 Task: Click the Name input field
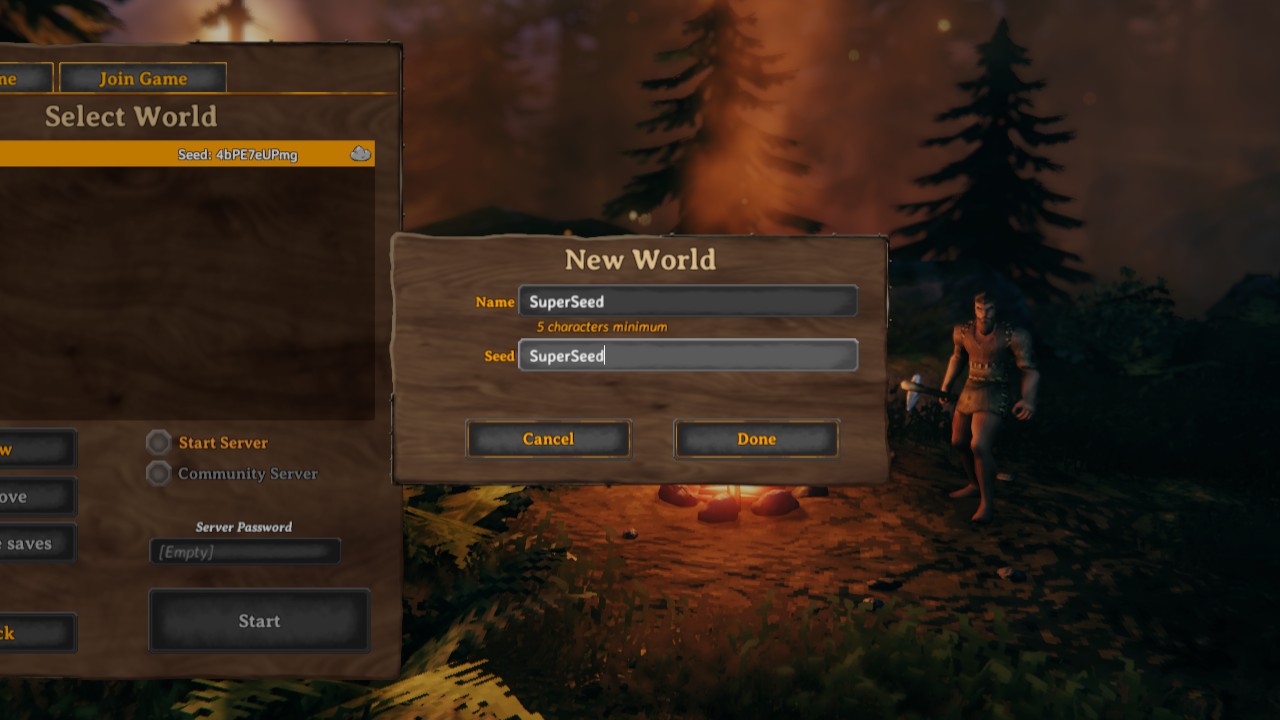coord(688,300)
